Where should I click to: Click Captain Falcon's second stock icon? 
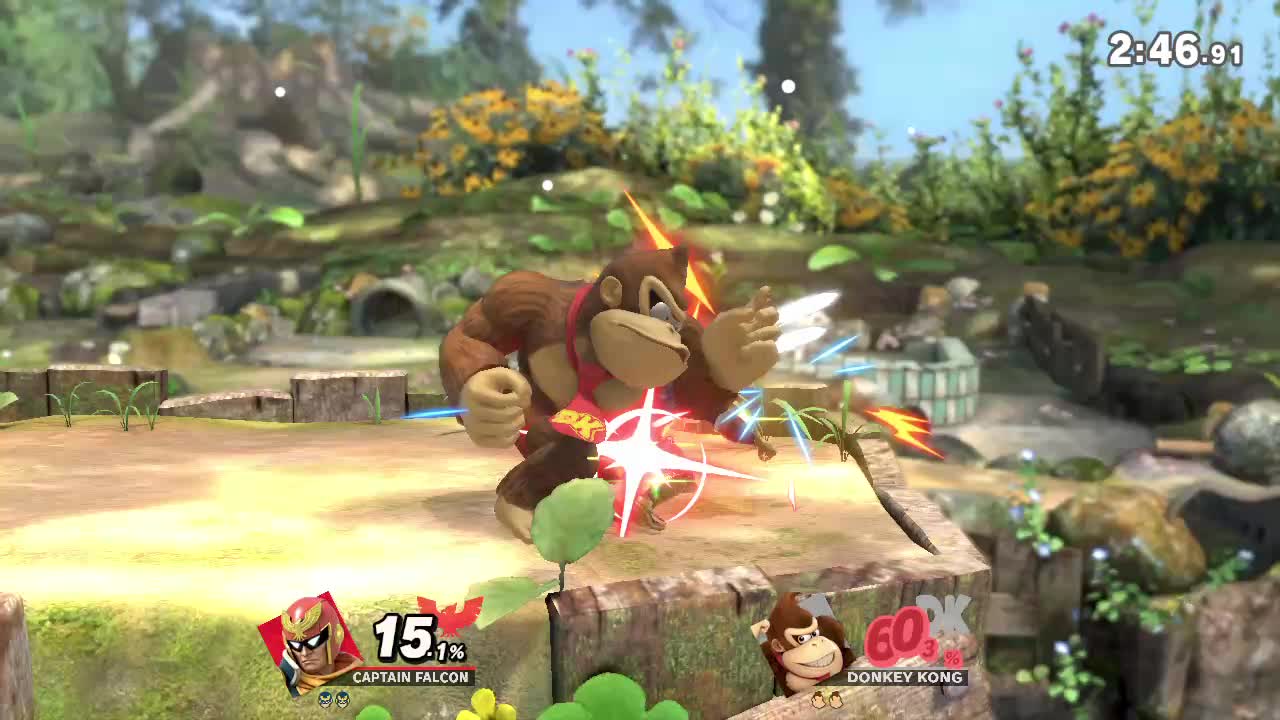point(344,700)
